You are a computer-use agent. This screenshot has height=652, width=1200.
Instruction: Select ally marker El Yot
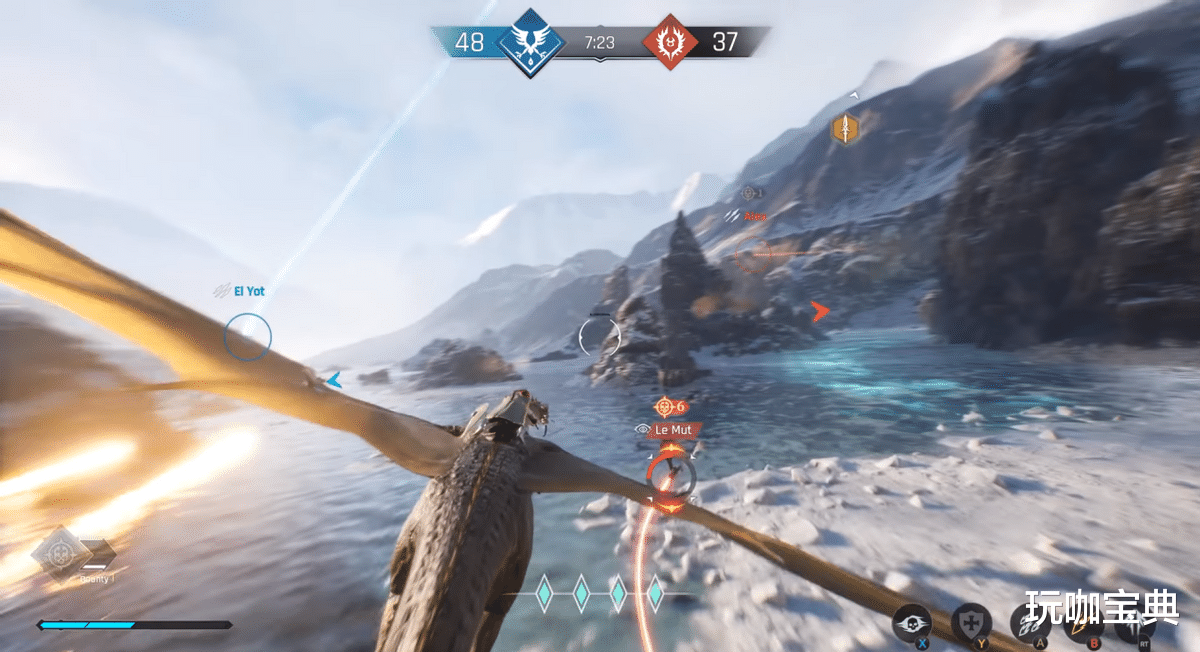pyautogui.click(x=248, y=291)
